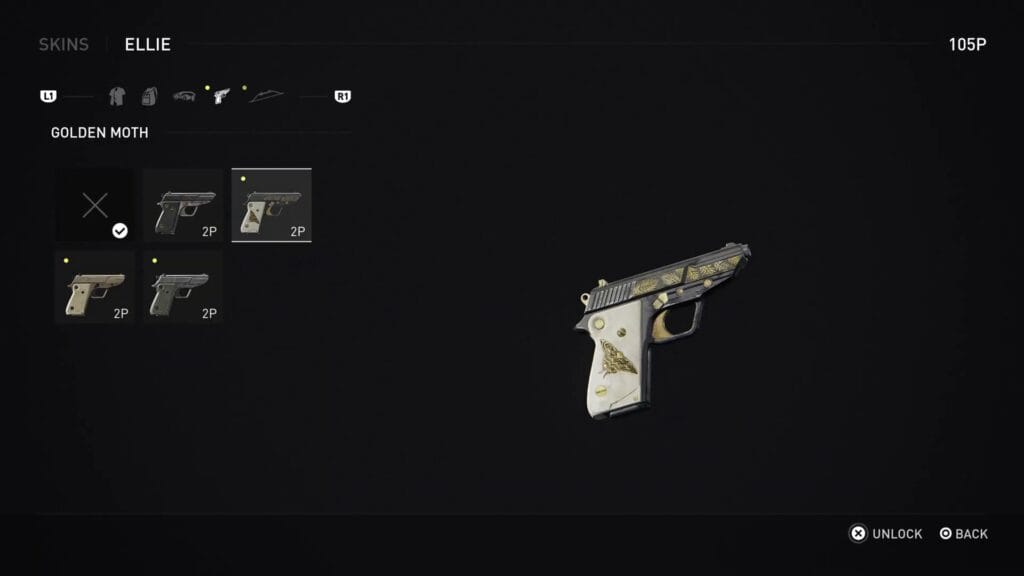Viewport: 1024px width, 576px height.
Task: Select the Golden Moth white-grip pistol skin
Action: [x=271, y=206]
